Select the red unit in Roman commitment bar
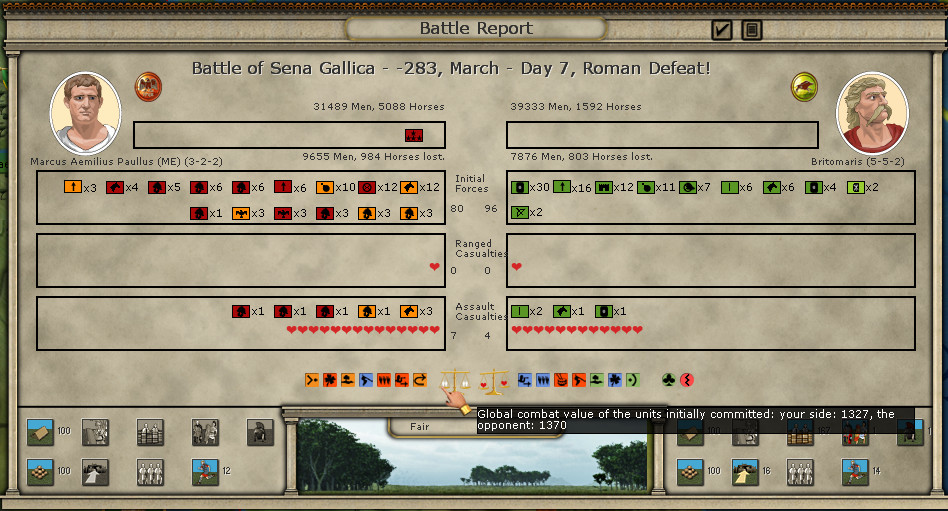The height and width of the screenshot is (511, 948). [413, 135]
